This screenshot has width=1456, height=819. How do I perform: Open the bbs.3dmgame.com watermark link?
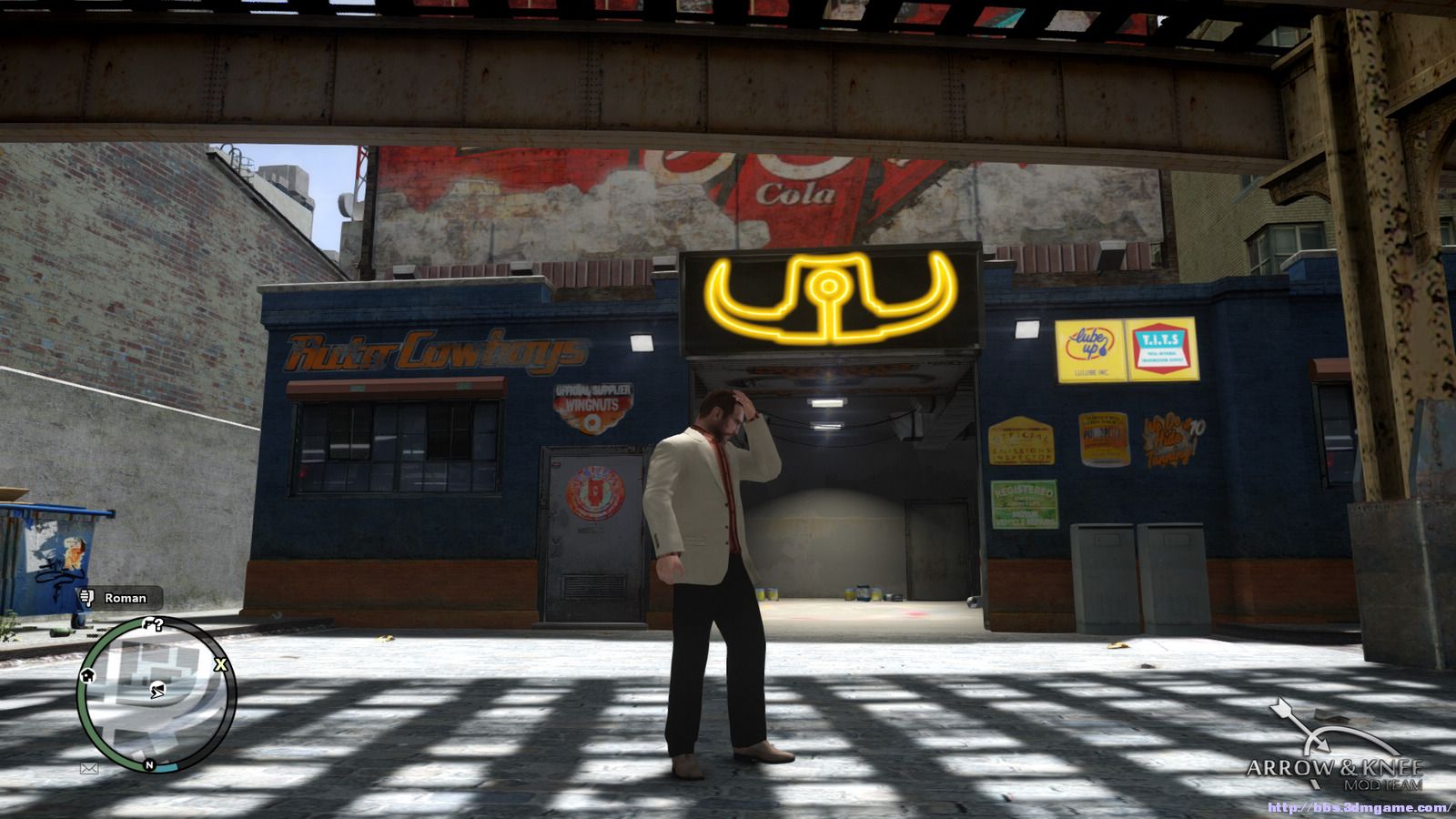1360,808
